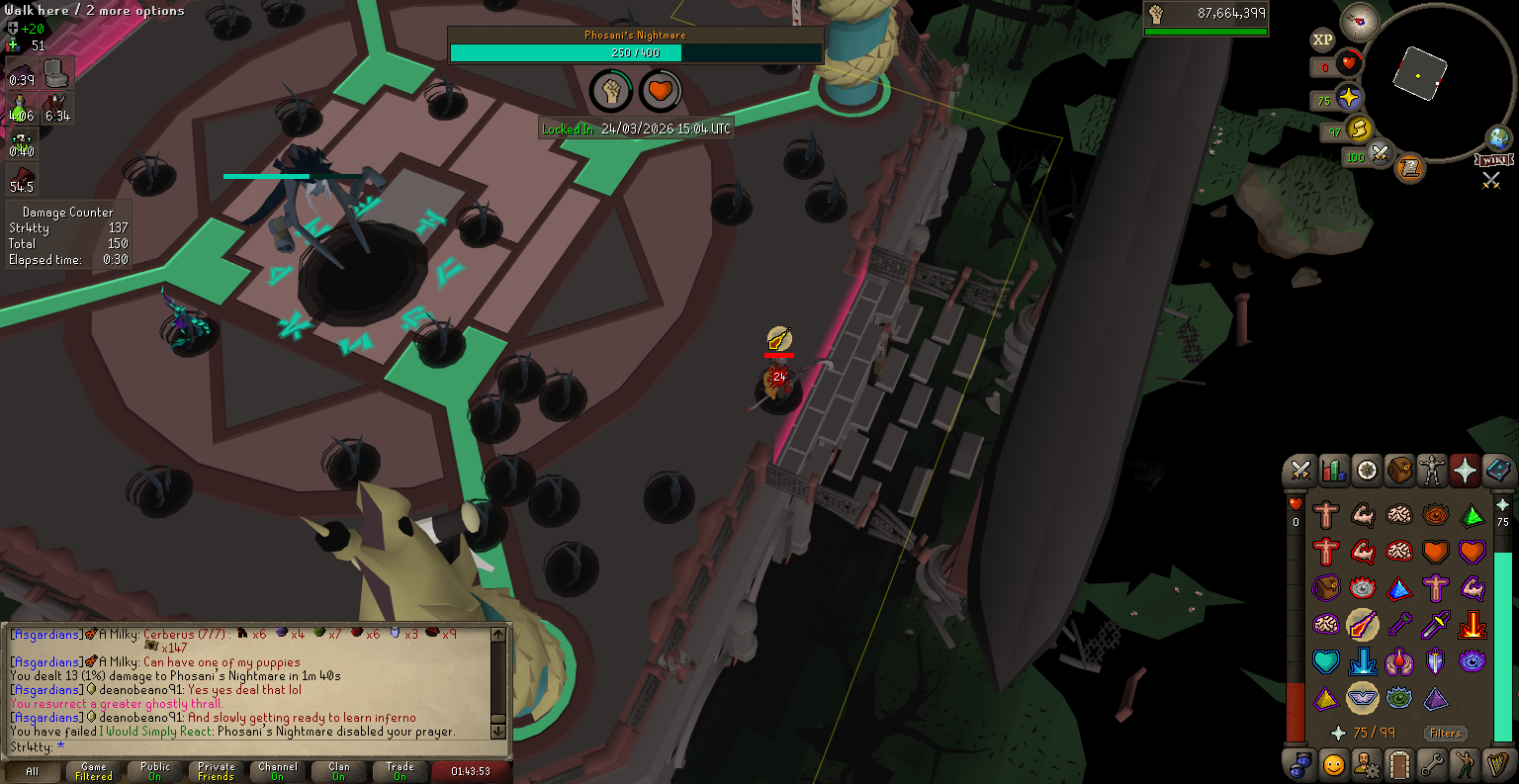Open the Logout door tab
1519x784 pixels.
point(1399,764)
